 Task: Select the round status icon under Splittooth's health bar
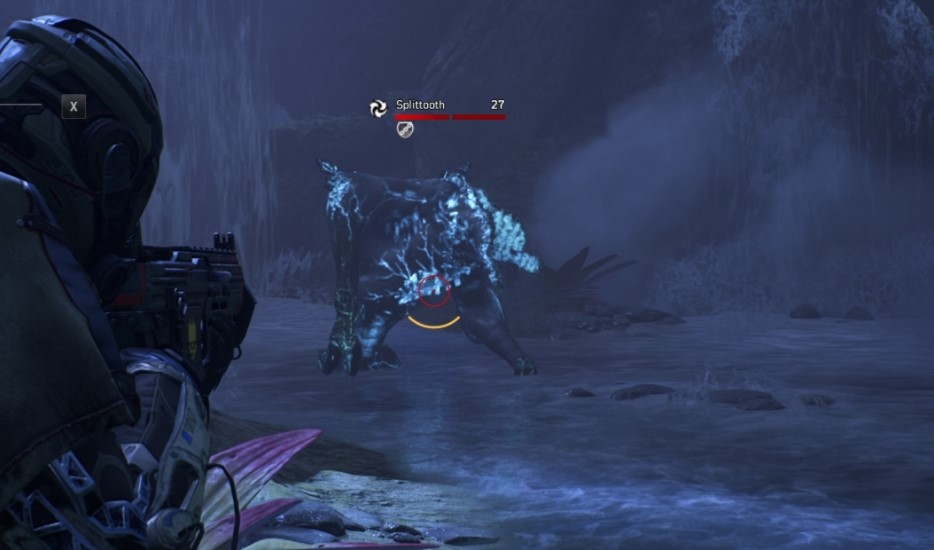click(x=405, y=130)
